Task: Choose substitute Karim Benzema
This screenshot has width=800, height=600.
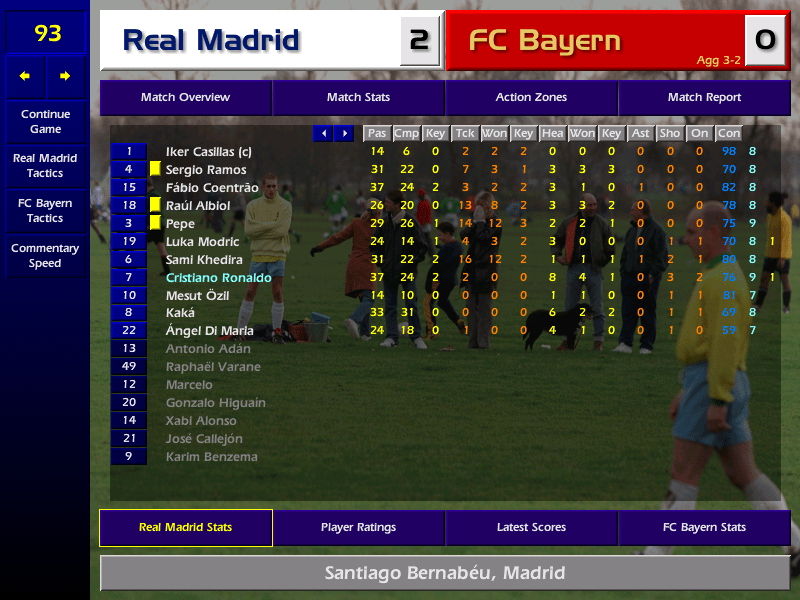Action: tap(211, 457)
